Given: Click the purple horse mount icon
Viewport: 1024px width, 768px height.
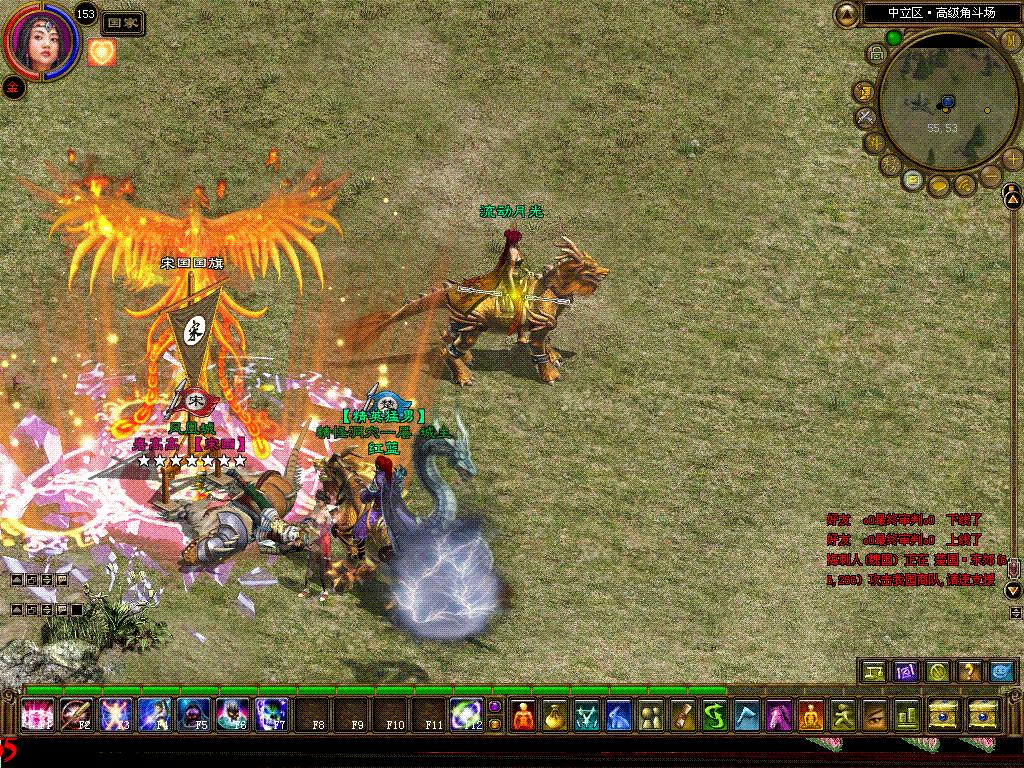Looking at the screenshot, I should [779, 715].
